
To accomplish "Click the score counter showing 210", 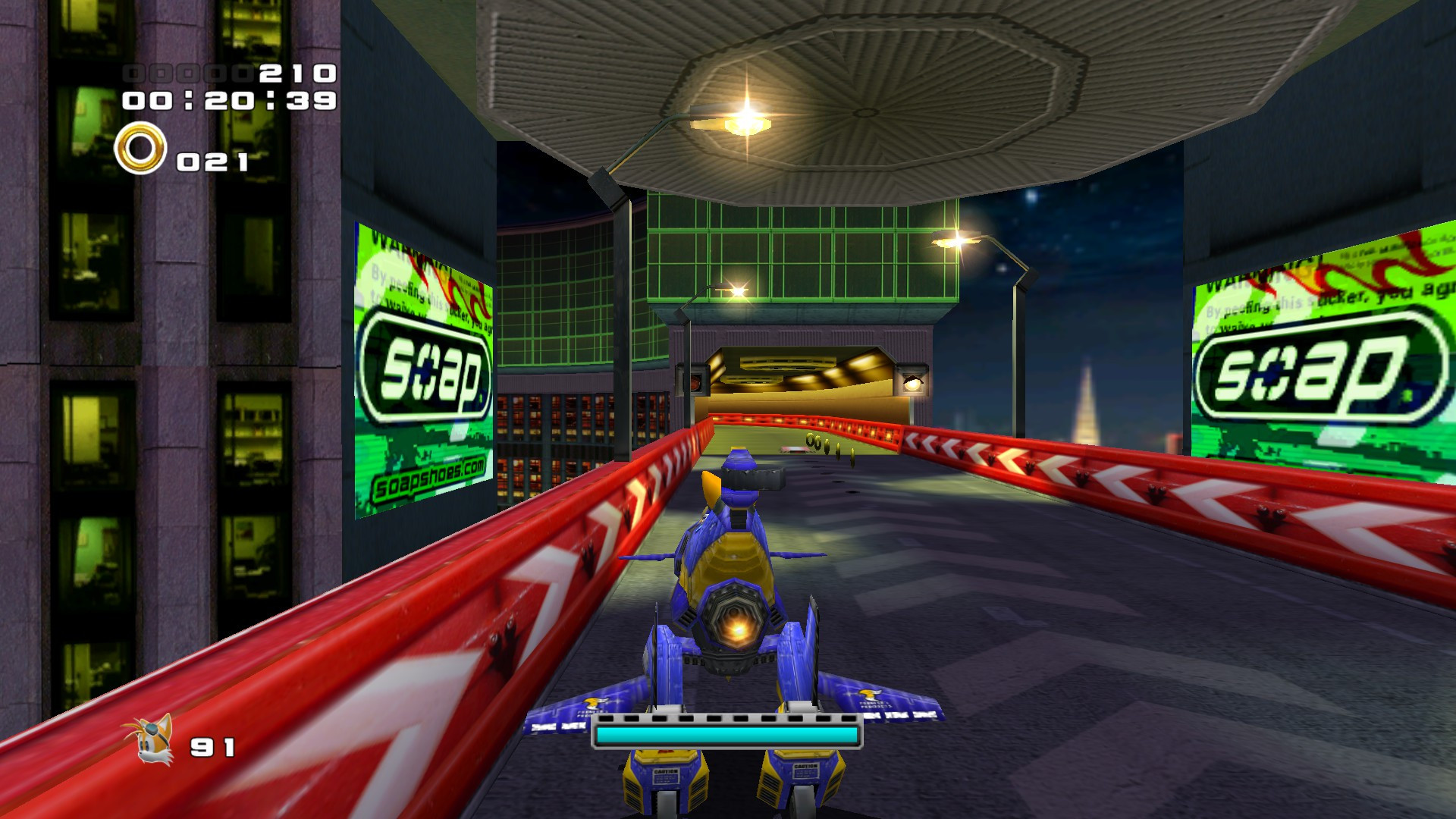I will pos(294,74).
